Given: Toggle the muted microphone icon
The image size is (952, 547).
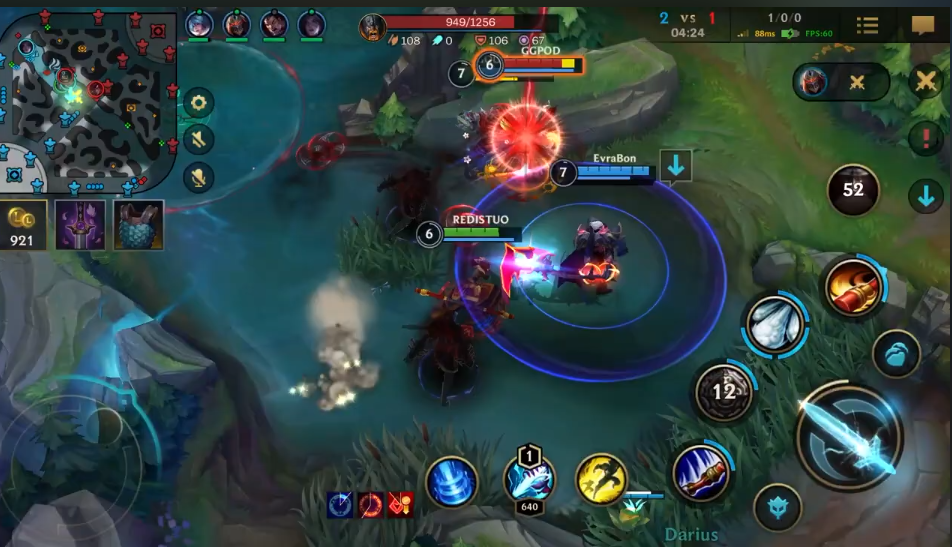Looking at the screenshot, I should (198, 178).
